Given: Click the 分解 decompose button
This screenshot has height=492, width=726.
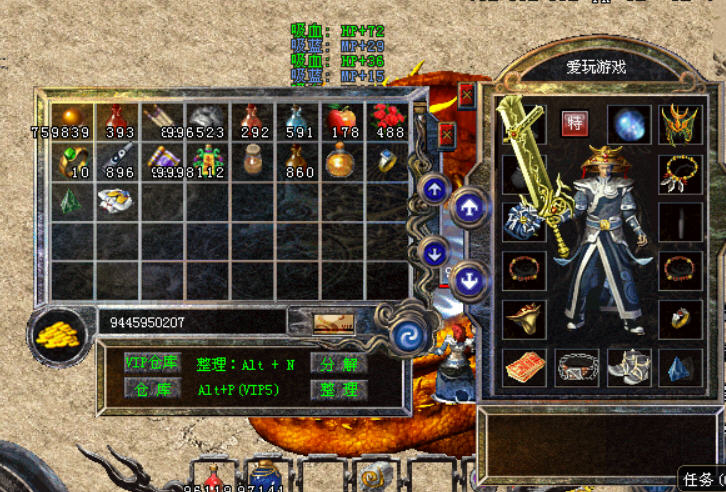Looking at the screenshot, I should [x=338, y=364].
